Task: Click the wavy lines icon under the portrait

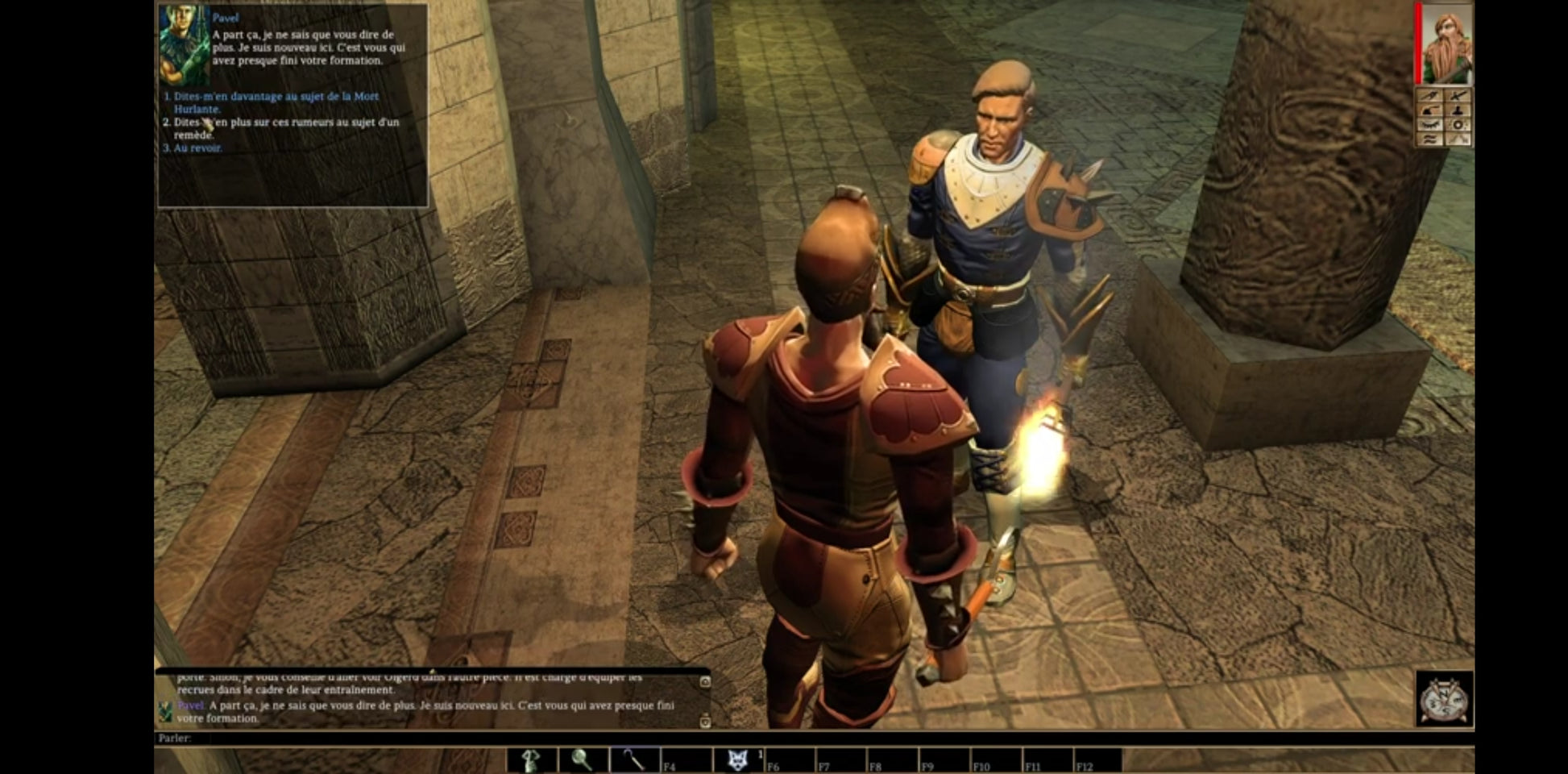Action: pyautogui.click(x=1430, y=139)
